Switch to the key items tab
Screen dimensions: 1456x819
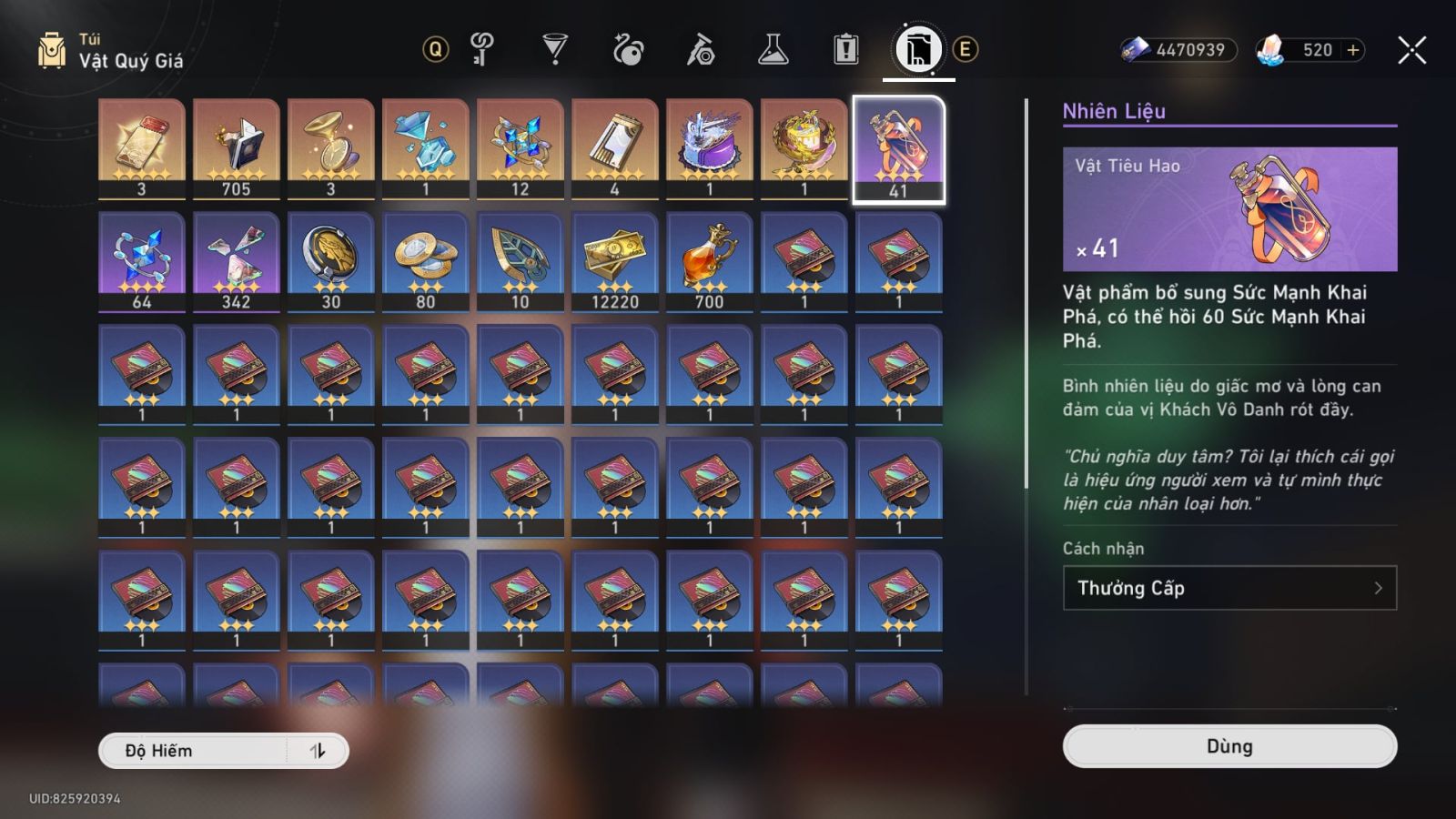point(481,49)
